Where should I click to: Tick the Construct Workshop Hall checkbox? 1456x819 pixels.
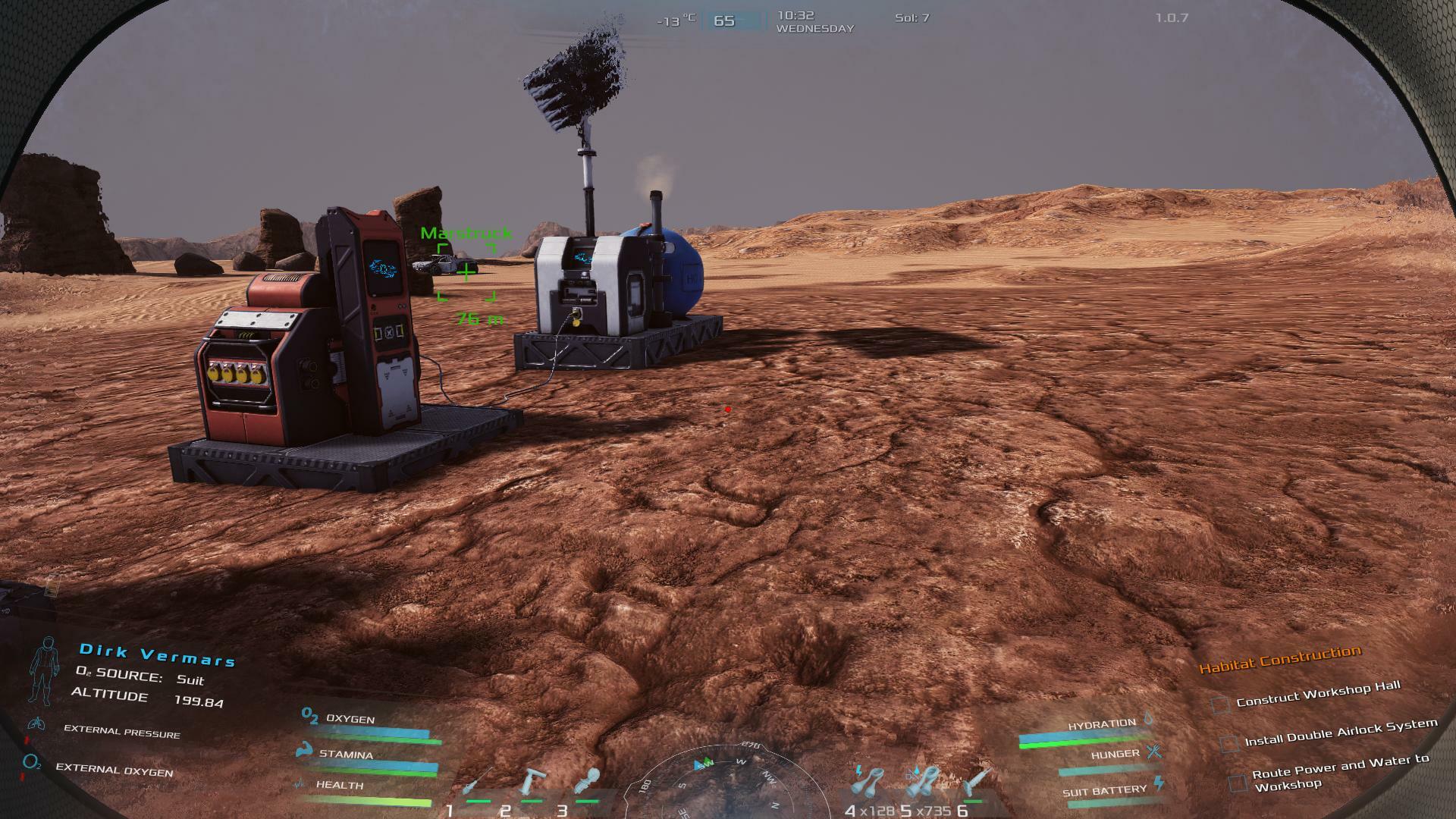(x=1220, y=704)
